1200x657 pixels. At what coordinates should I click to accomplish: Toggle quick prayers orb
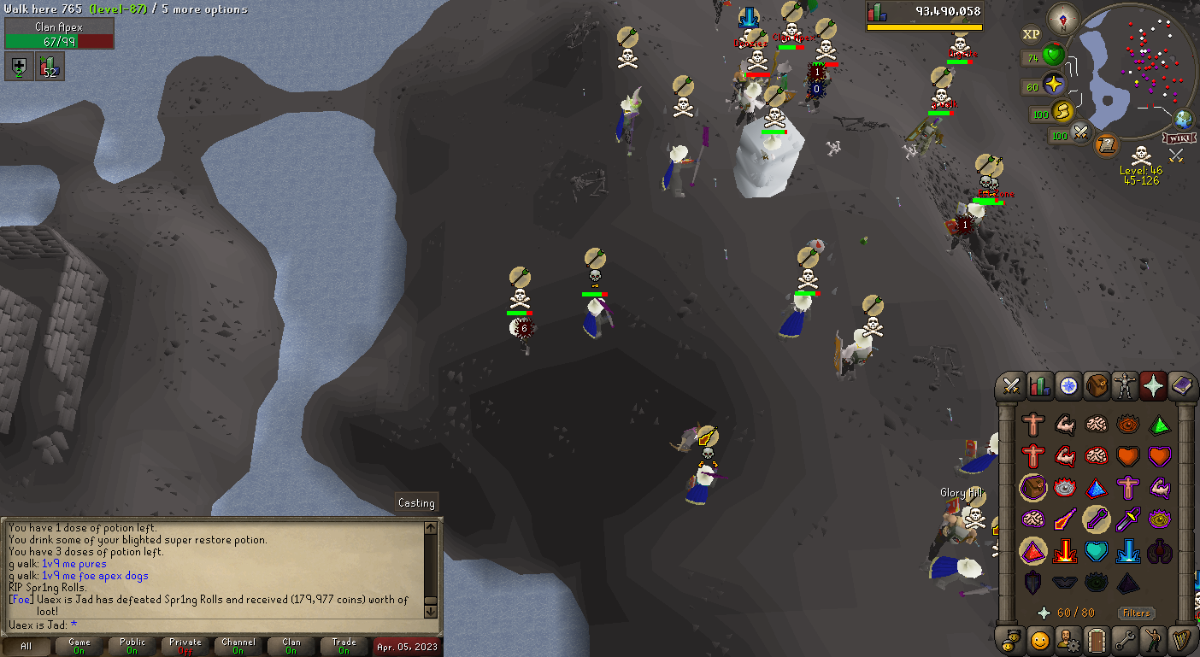[1053, 84]
